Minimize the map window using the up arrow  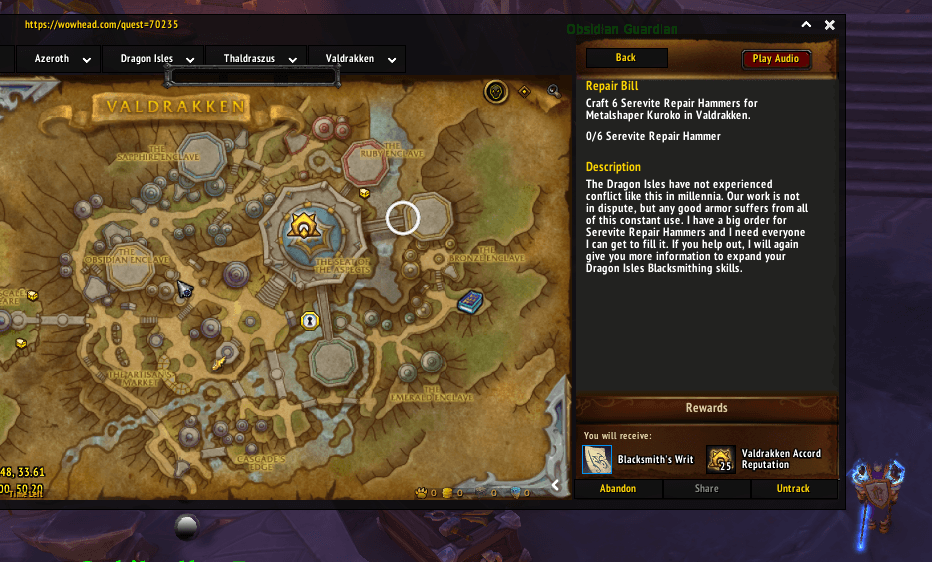pyautogui.click(x=806, y=26)
